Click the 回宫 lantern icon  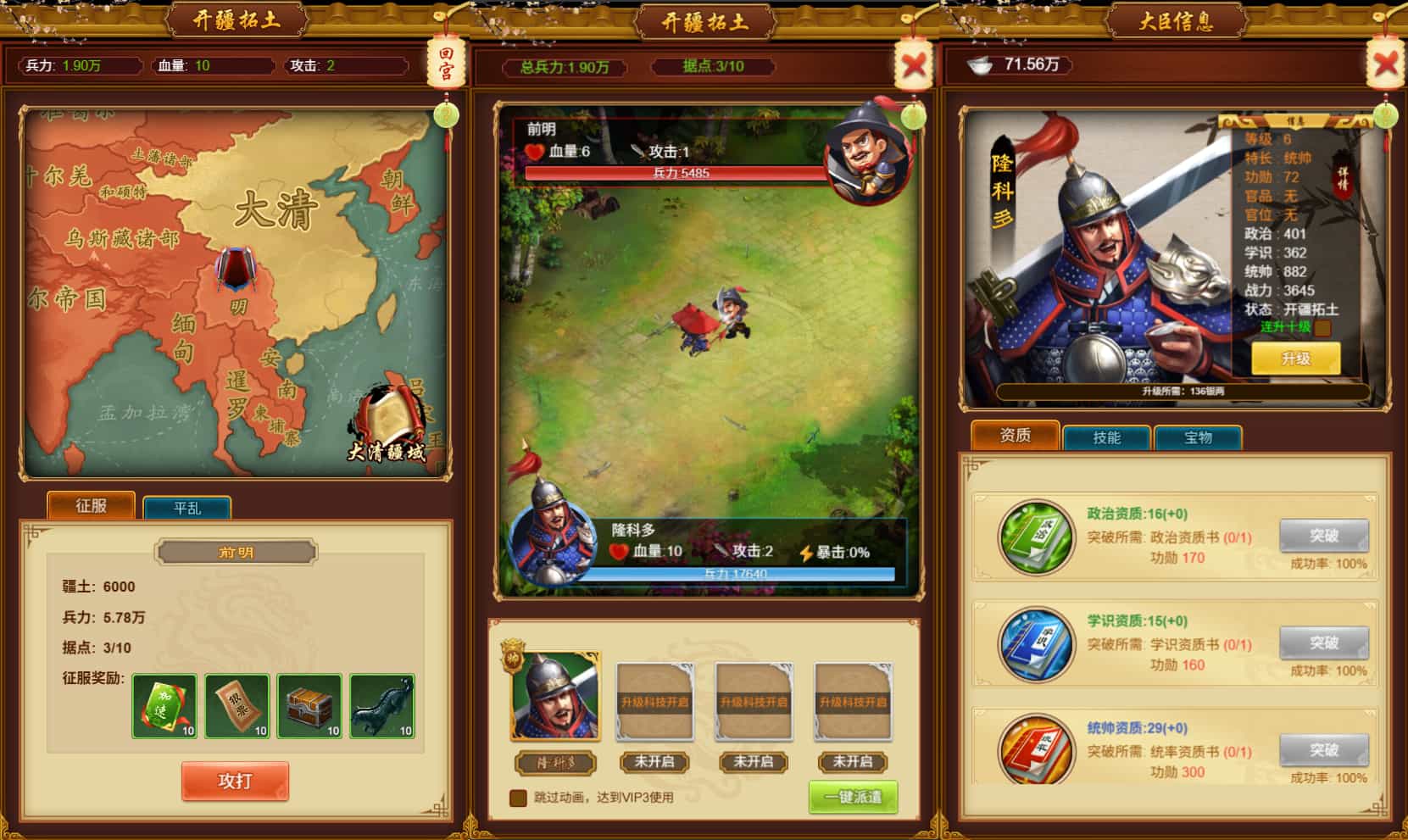click(447, 63)
